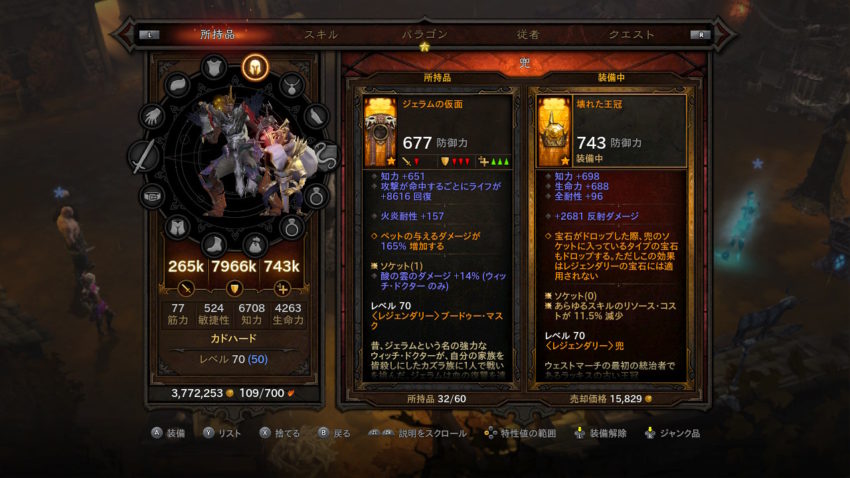The image size is (850, 478).
Task: Select the 所持品 tab
Action: pos(217,34)
